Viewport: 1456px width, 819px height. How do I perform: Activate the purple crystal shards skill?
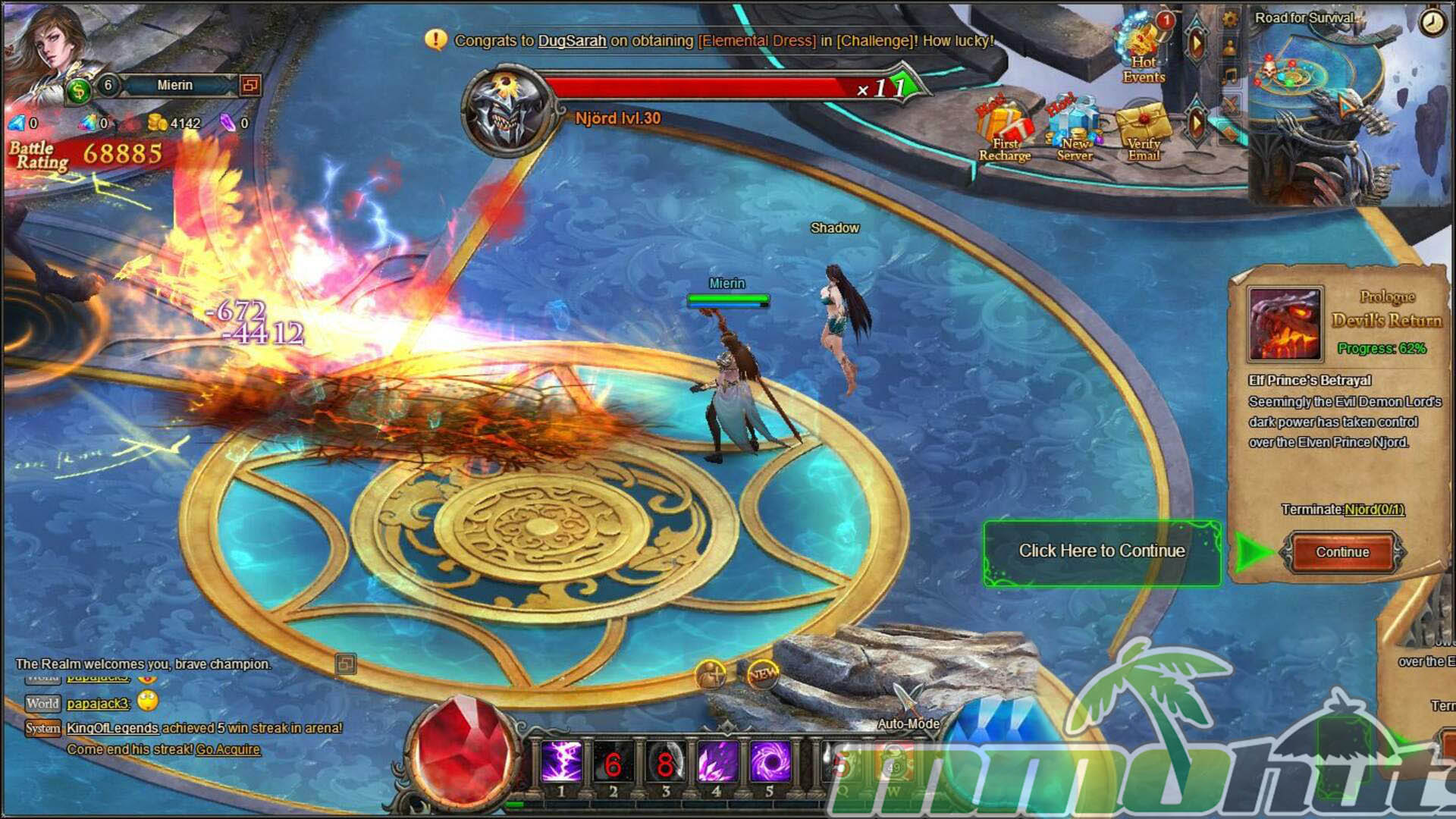(717, 762)
